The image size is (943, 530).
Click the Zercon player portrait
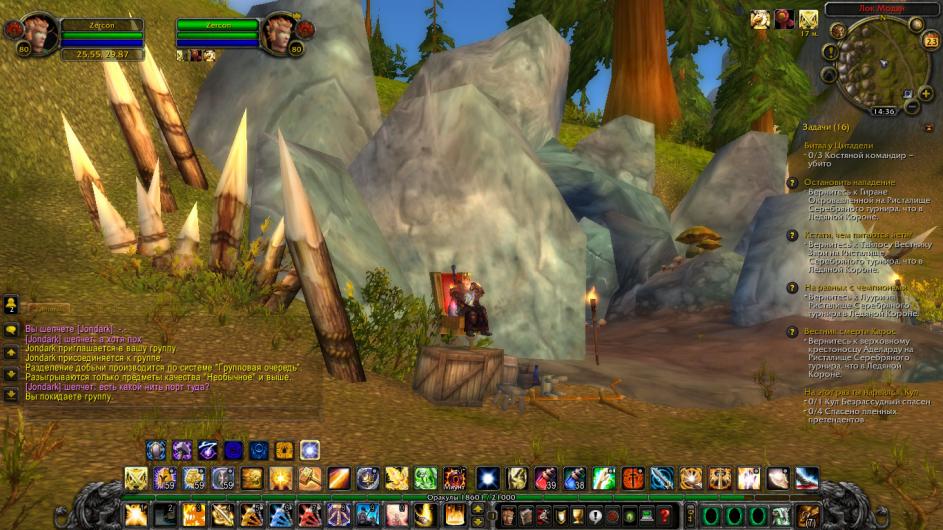[x=38, y=35]
